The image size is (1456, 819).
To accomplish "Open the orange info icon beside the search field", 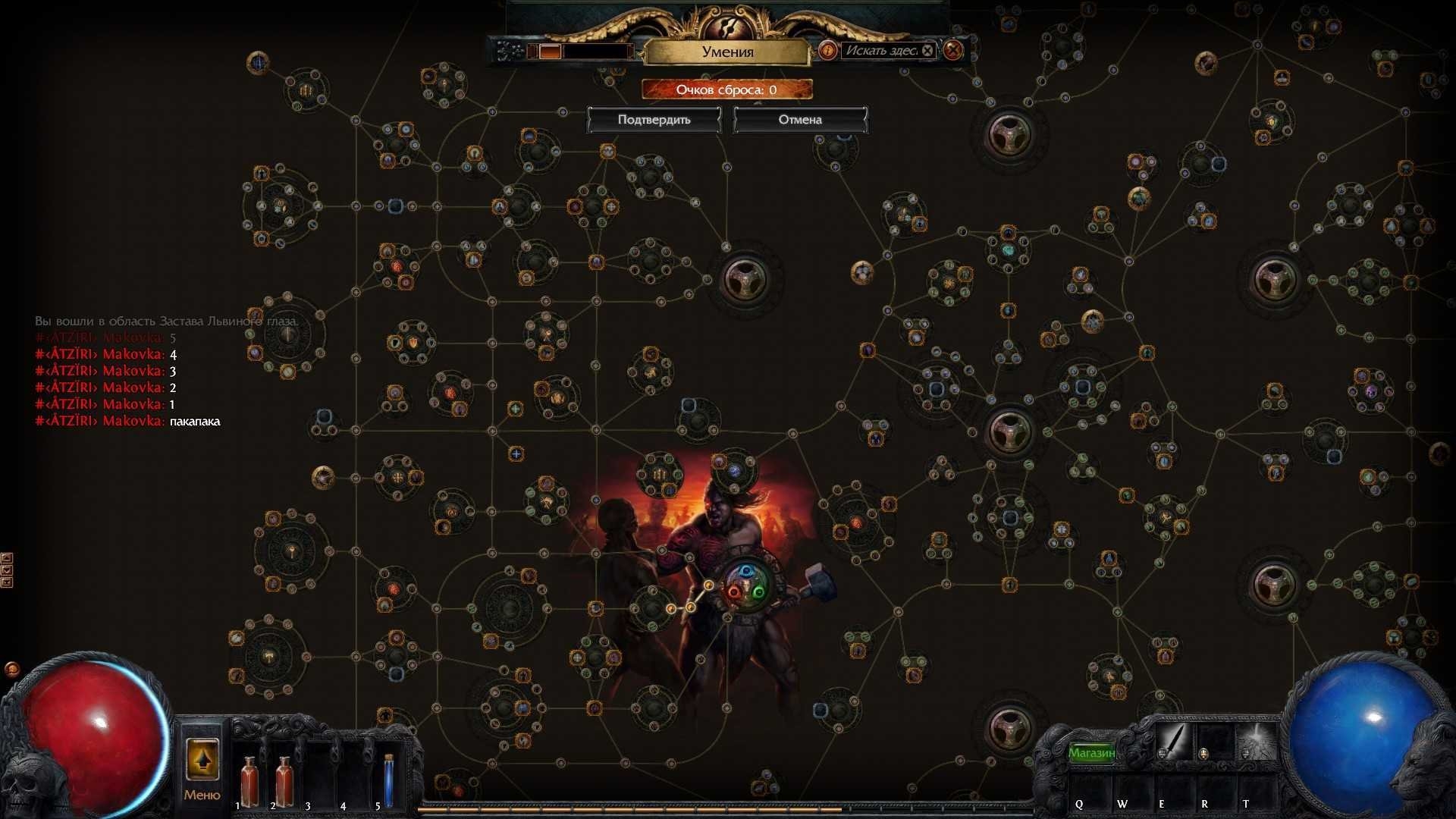I will coord(827,51).
